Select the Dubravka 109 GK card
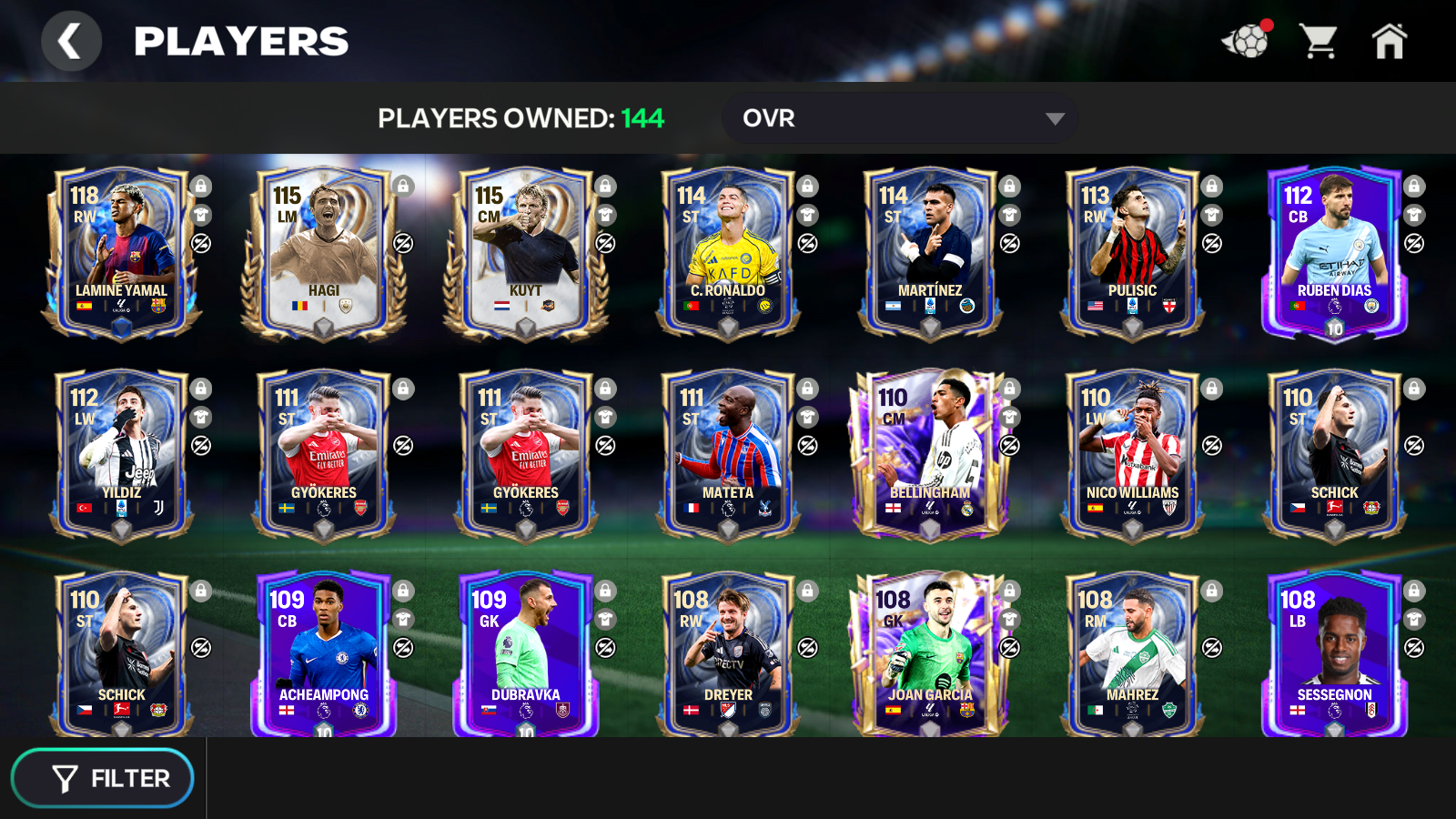The height and width of the screenshot is (819, 1456). coord(525,653)
